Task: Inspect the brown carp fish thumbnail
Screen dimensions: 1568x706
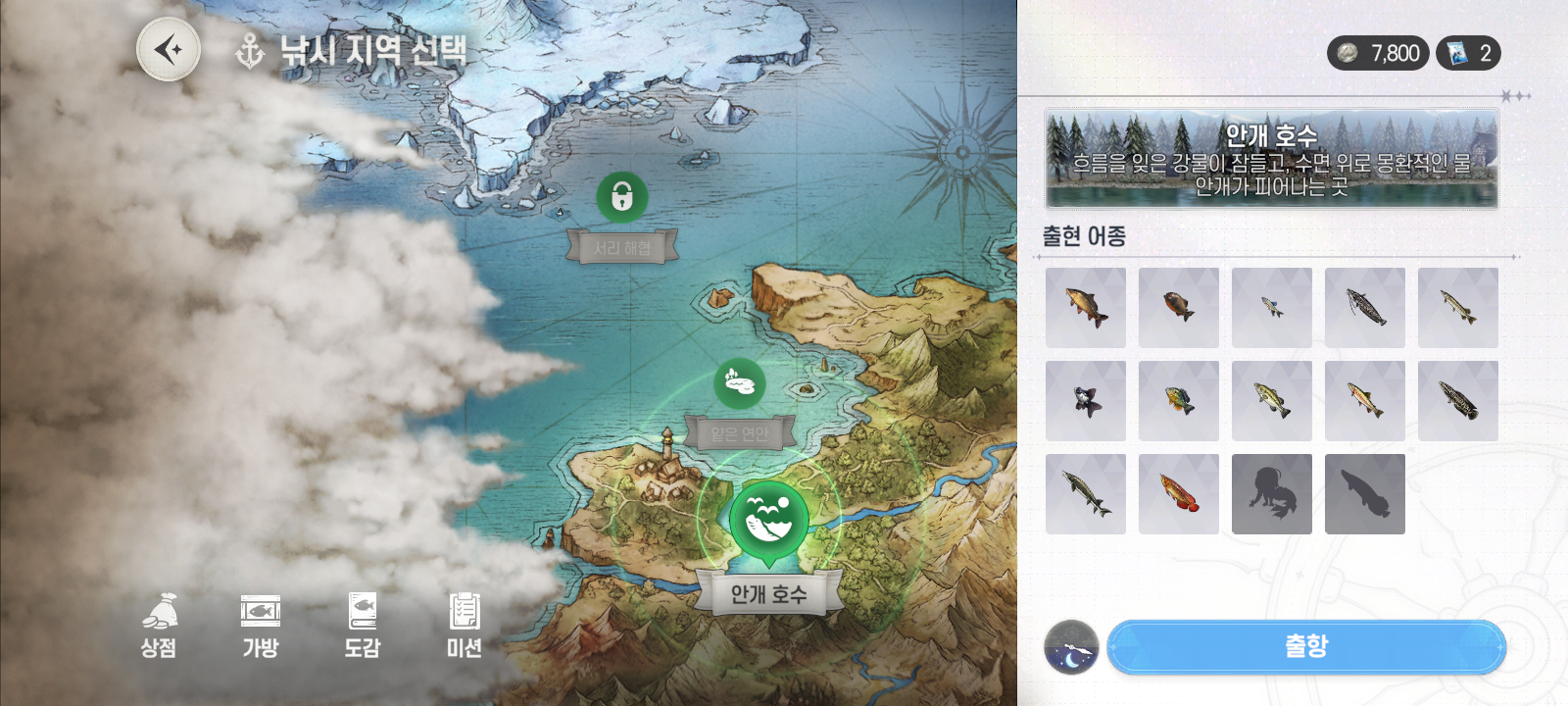Action: [1086, 308]
